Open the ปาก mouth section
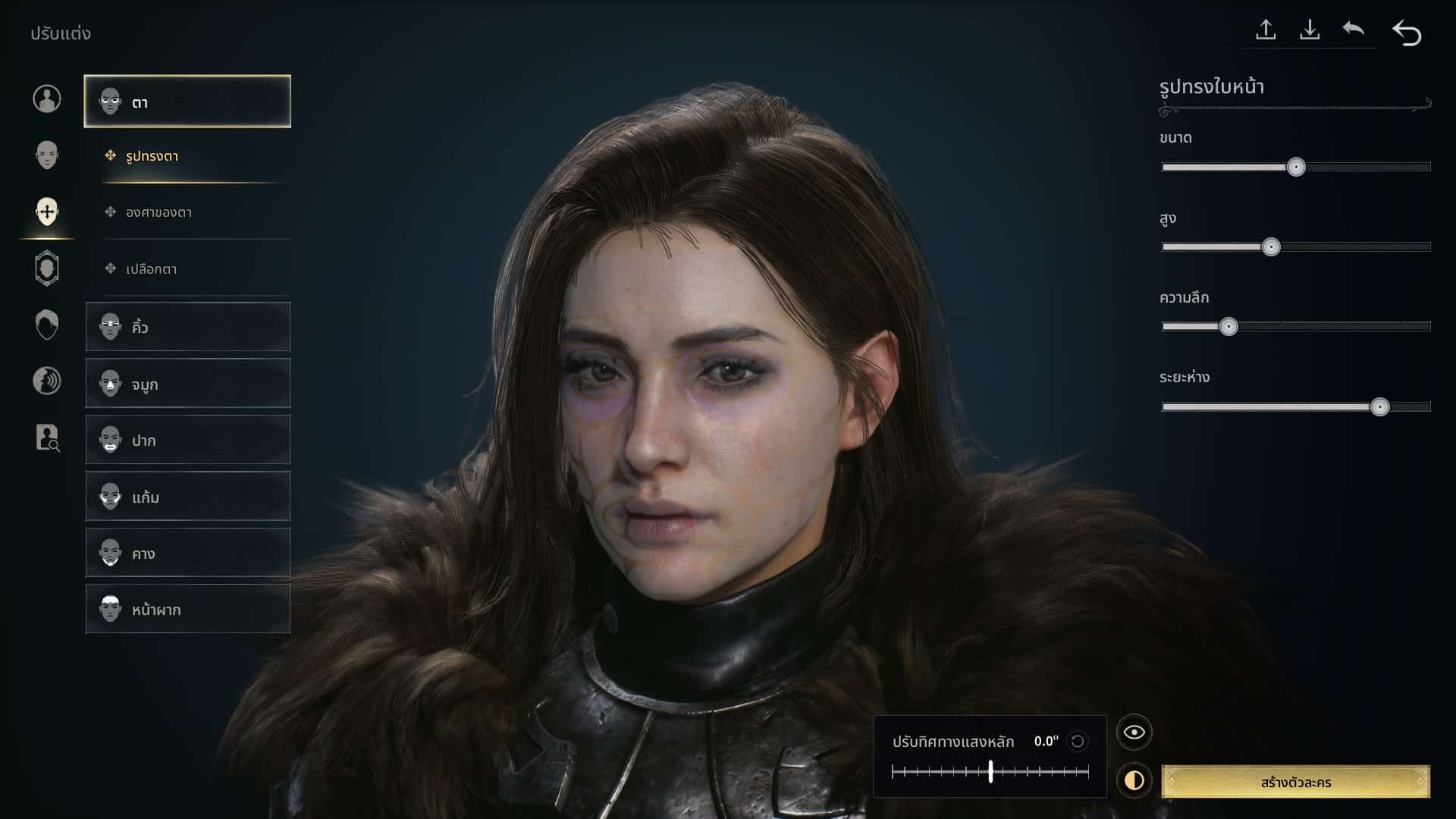The height and width of the screenshot is (819, 1456). 187,440
